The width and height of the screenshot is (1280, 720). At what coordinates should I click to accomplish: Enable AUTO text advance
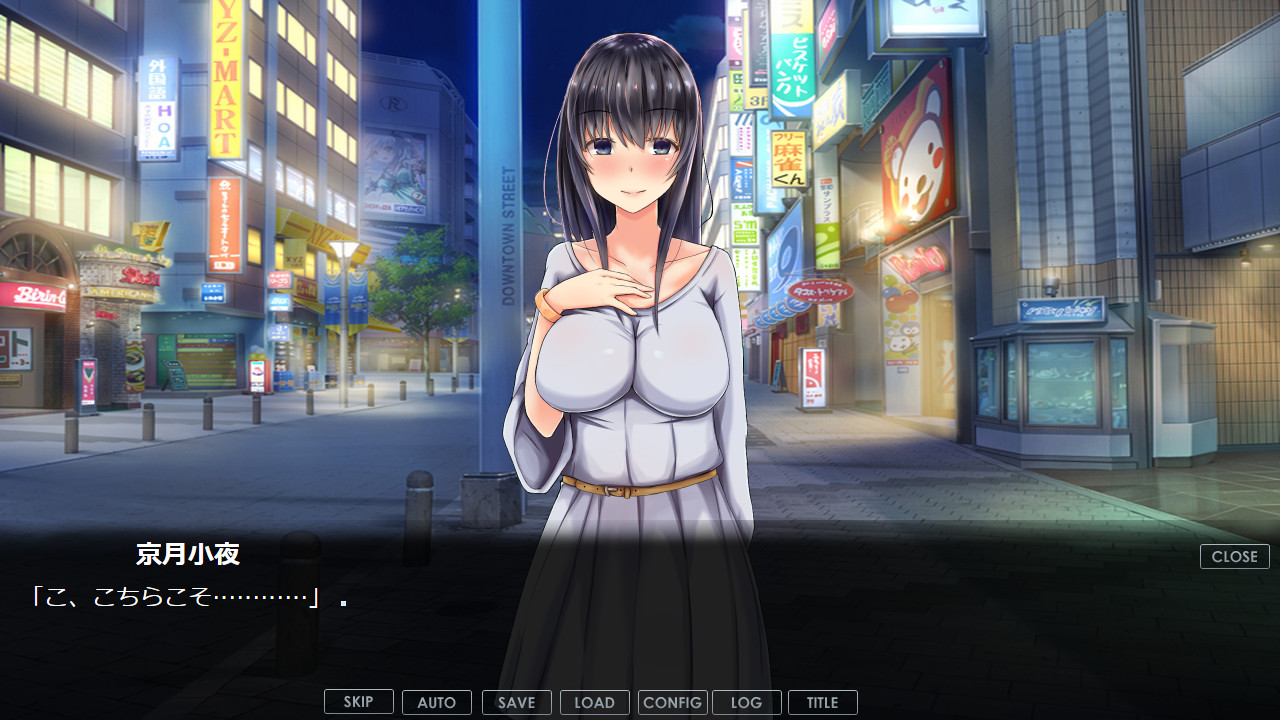click(437, 702)
